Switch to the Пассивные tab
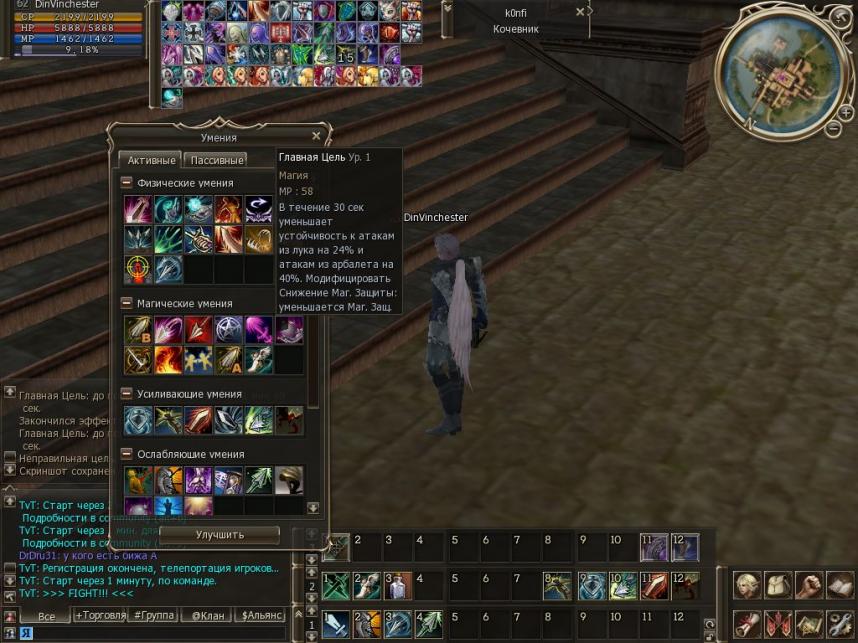 click(215, 160)
